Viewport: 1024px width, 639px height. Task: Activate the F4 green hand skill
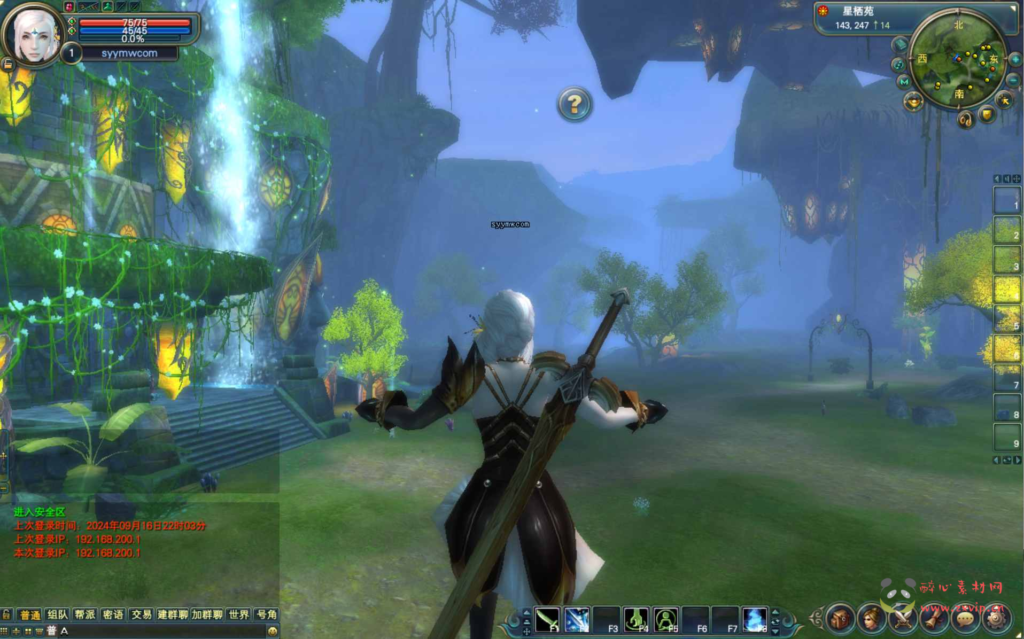[x=636, y=619]
